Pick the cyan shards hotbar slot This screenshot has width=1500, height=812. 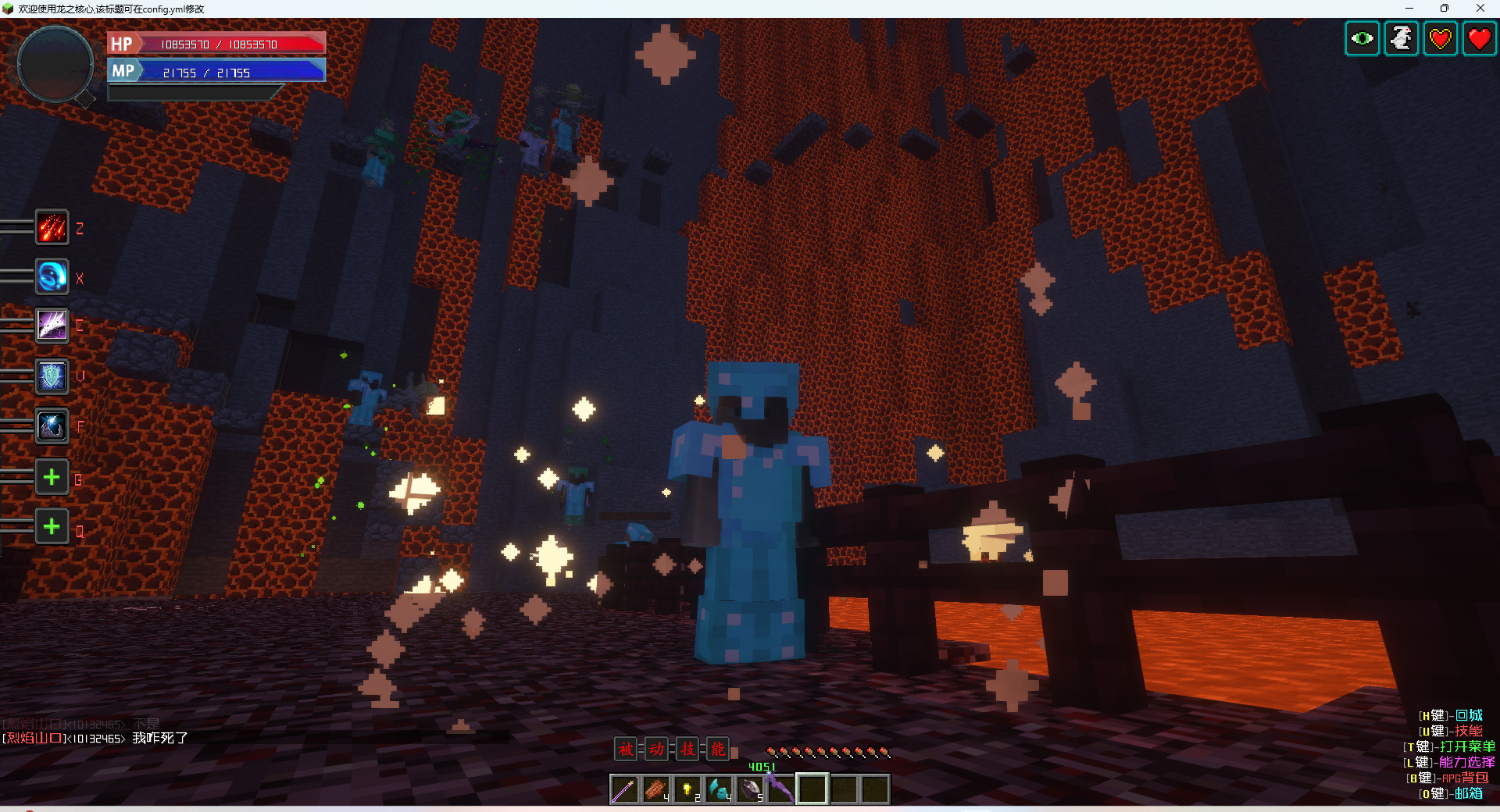[718, 789]
